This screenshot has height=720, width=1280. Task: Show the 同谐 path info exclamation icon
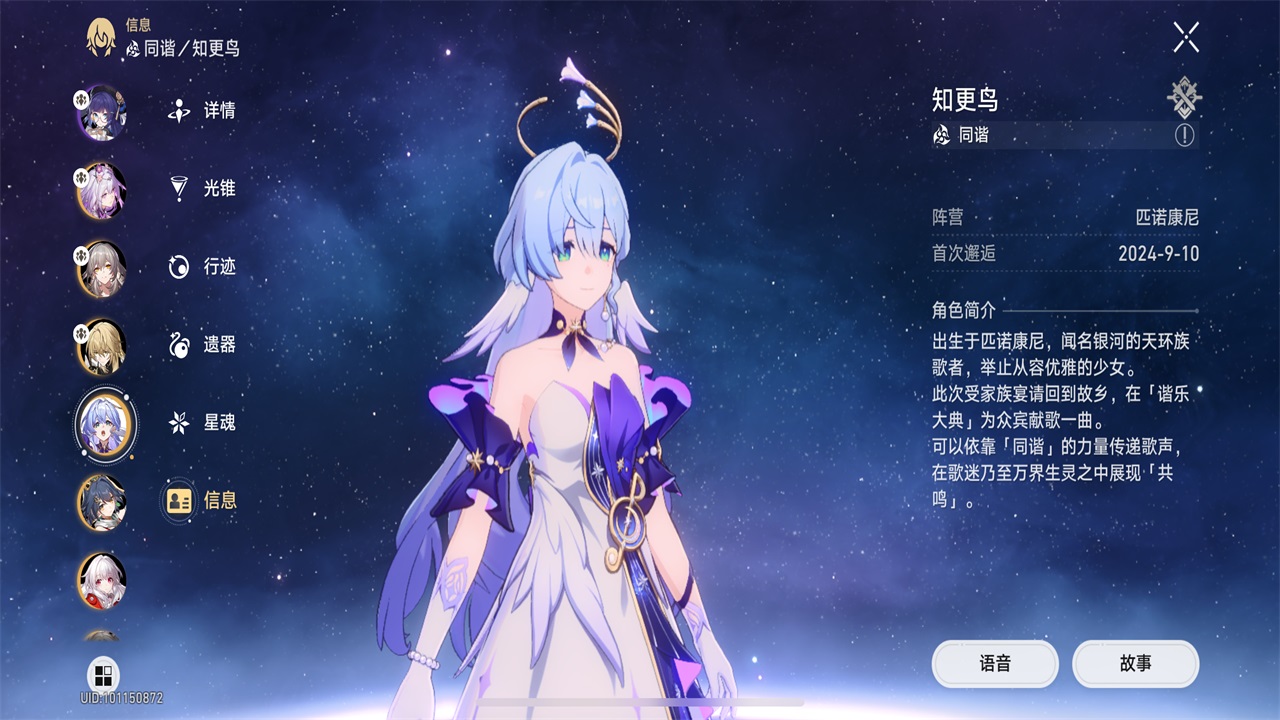[1184, 135]
